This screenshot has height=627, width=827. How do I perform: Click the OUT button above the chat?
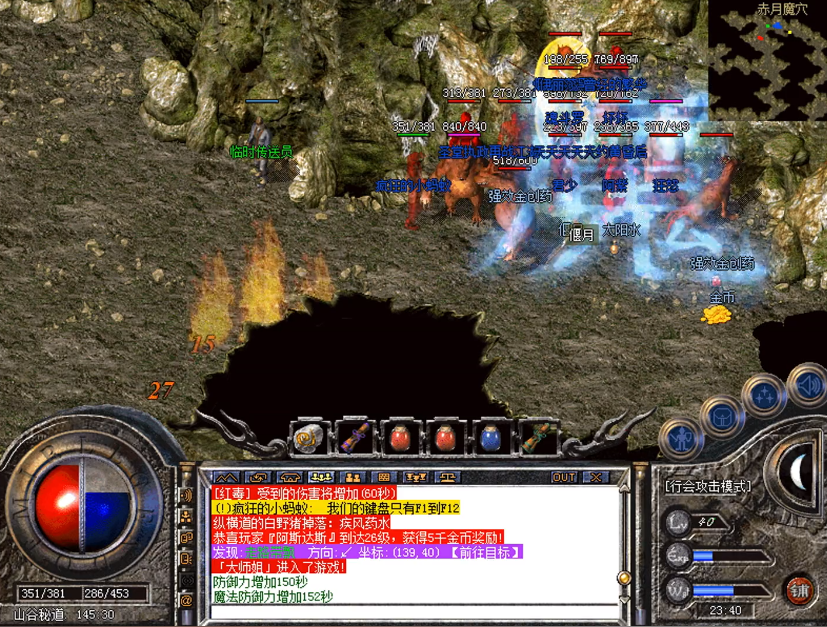tap(563, 477)
